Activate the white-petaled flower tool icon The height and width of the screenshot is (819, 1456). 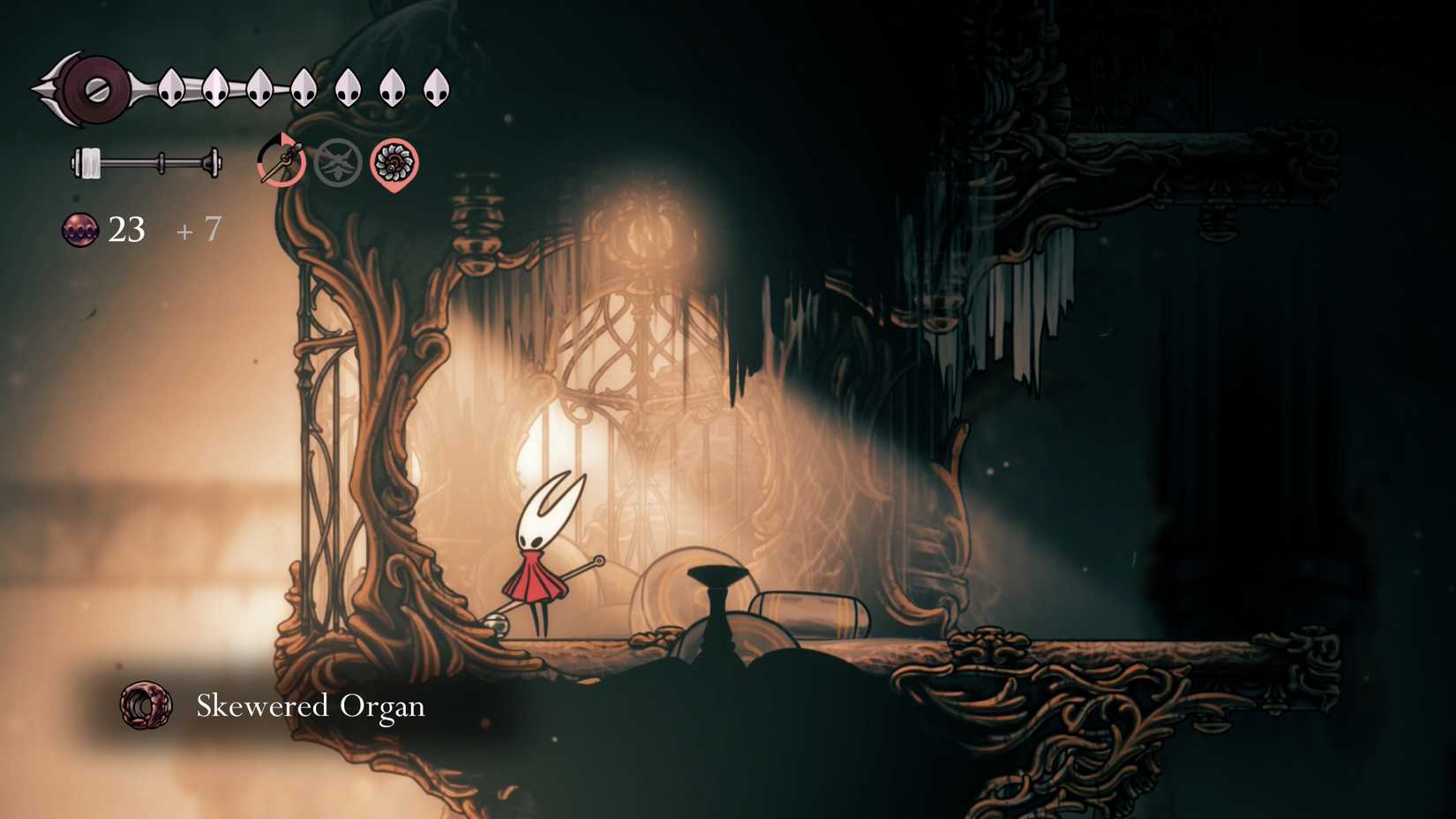tap(394, 163)
